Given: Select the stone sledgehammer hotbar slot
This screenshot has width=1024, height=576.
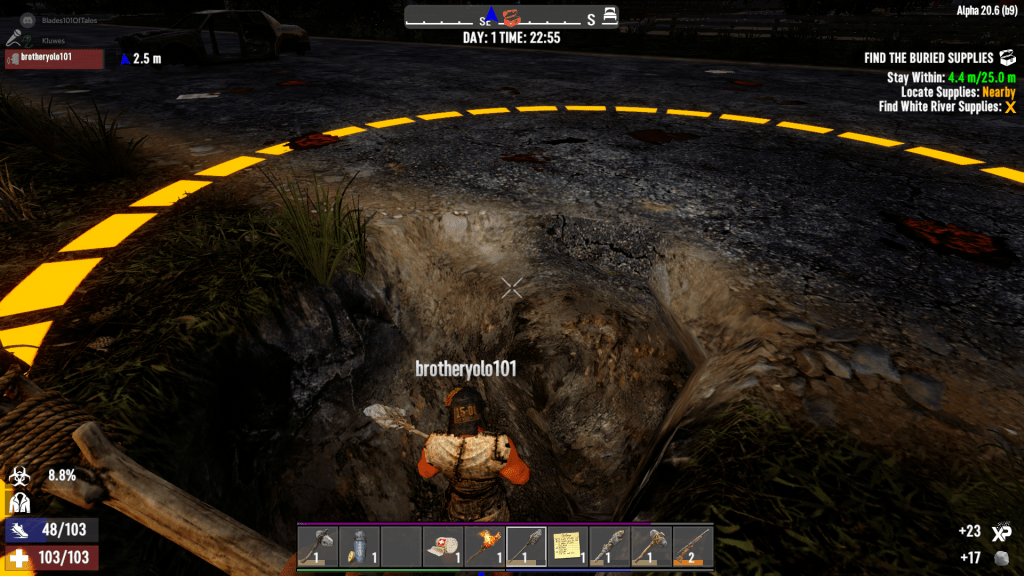Looking at the screenshot, I should click(x=651, y=547).
